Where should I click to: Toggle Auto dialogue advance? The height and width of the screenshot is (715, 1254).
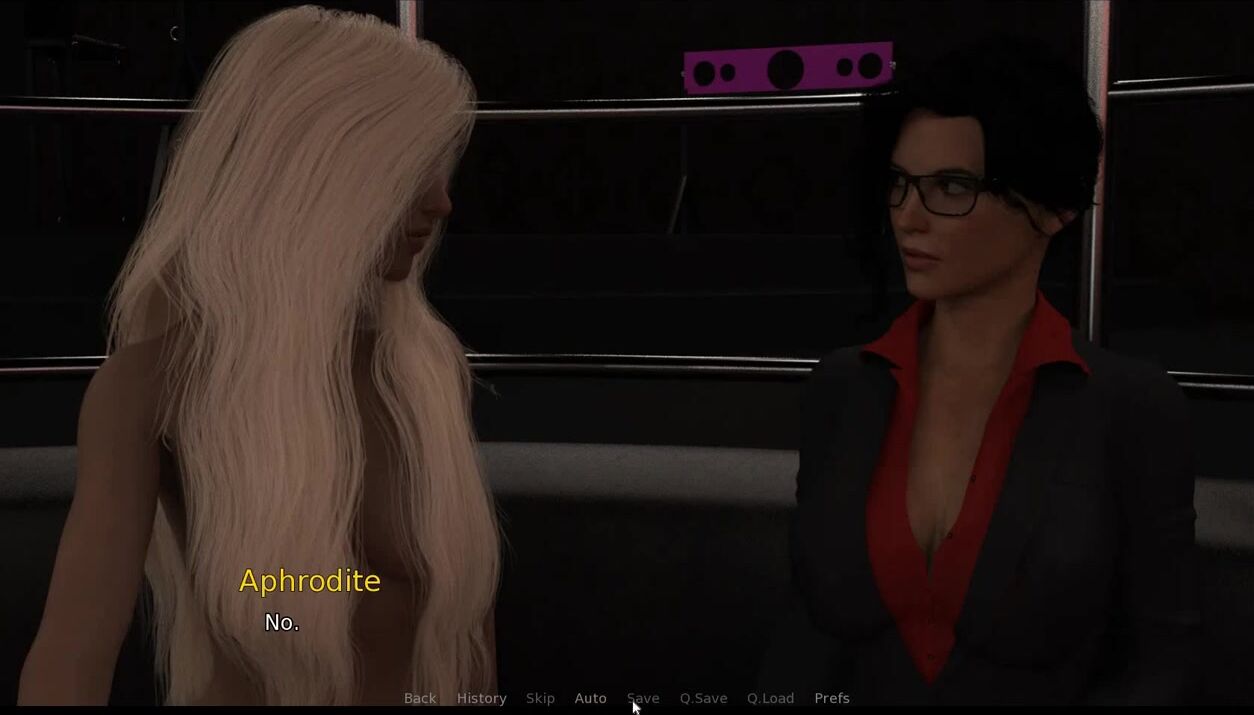tap(590, 698)
